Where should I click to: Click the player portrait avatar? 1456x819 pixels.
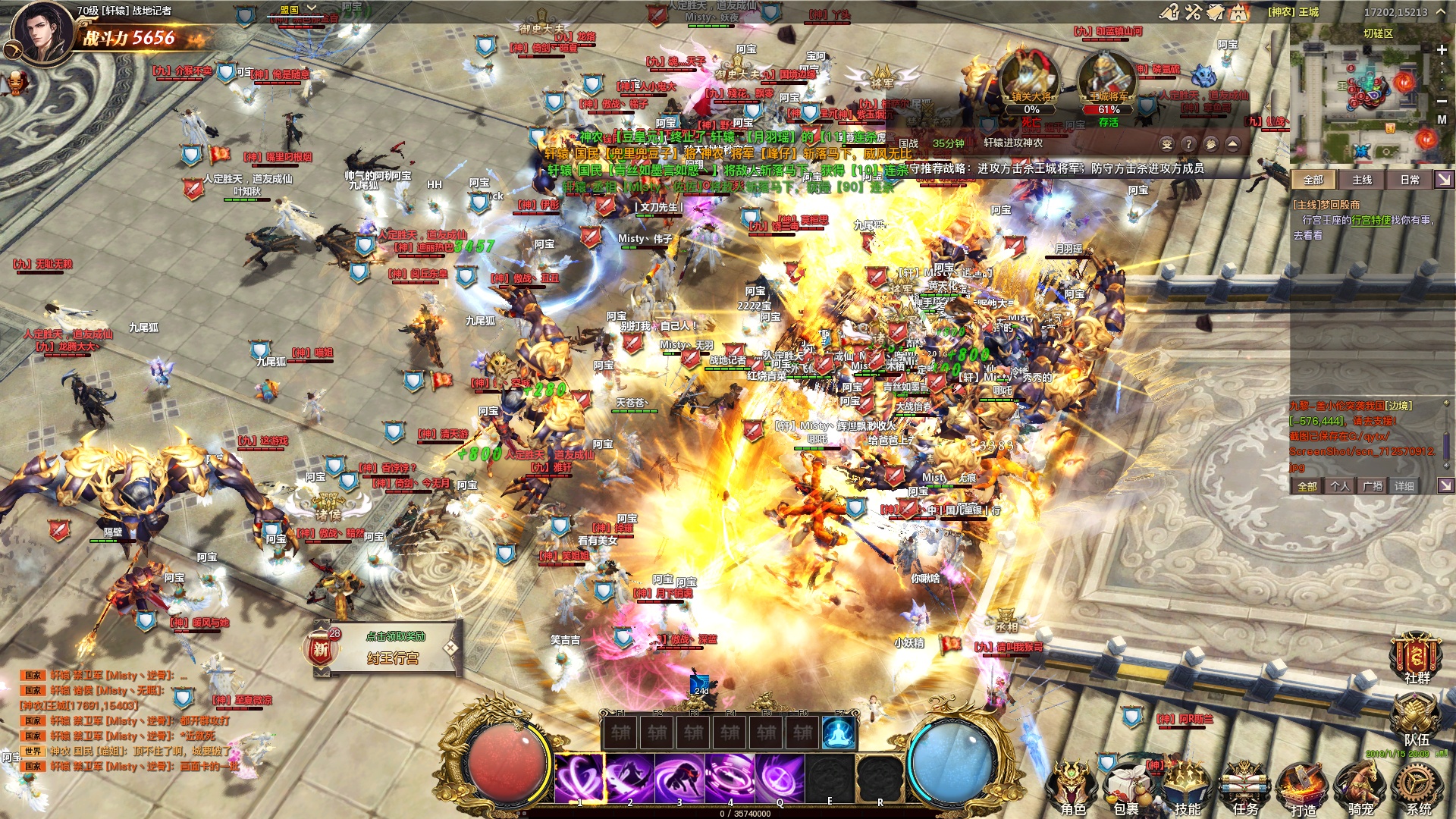(45, 34)
